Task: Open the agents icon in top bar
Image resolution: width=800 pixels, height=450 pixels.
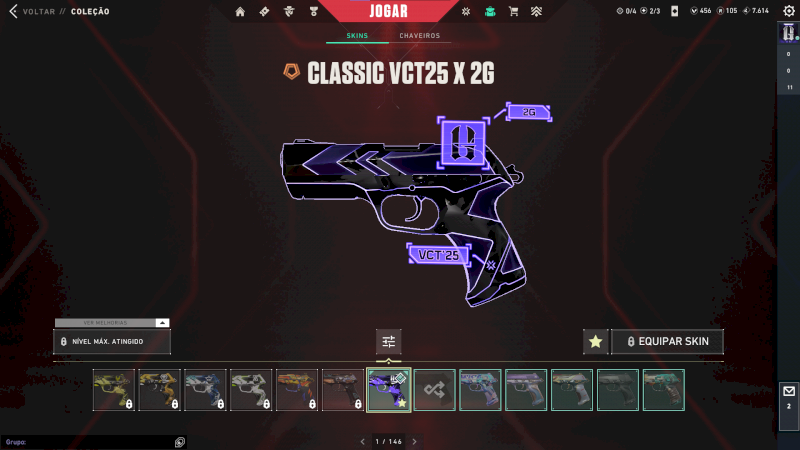Action: point(287,12)
